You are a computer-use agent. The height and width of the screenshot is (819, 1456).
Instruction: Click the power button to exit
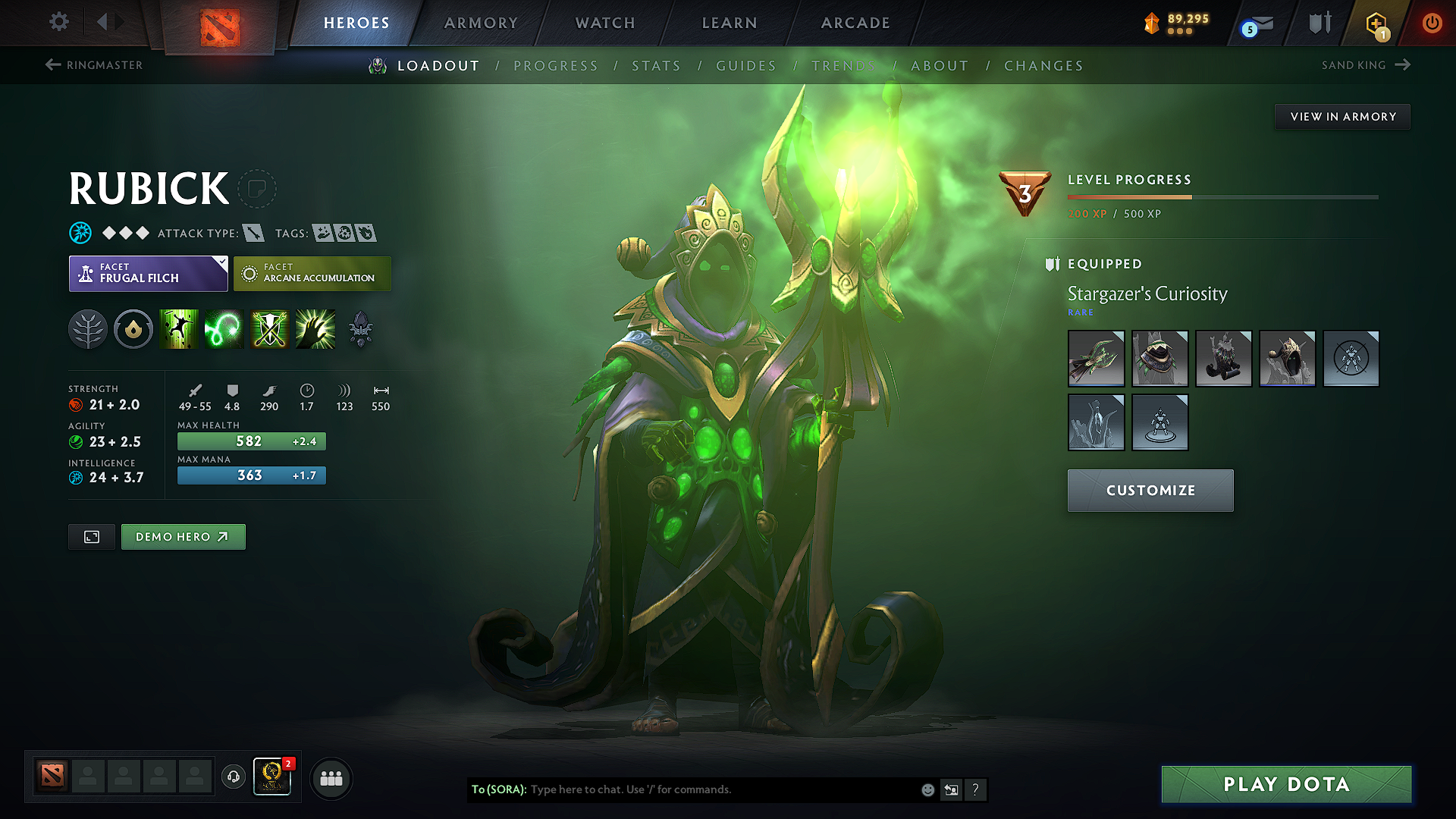(1432, 24)
